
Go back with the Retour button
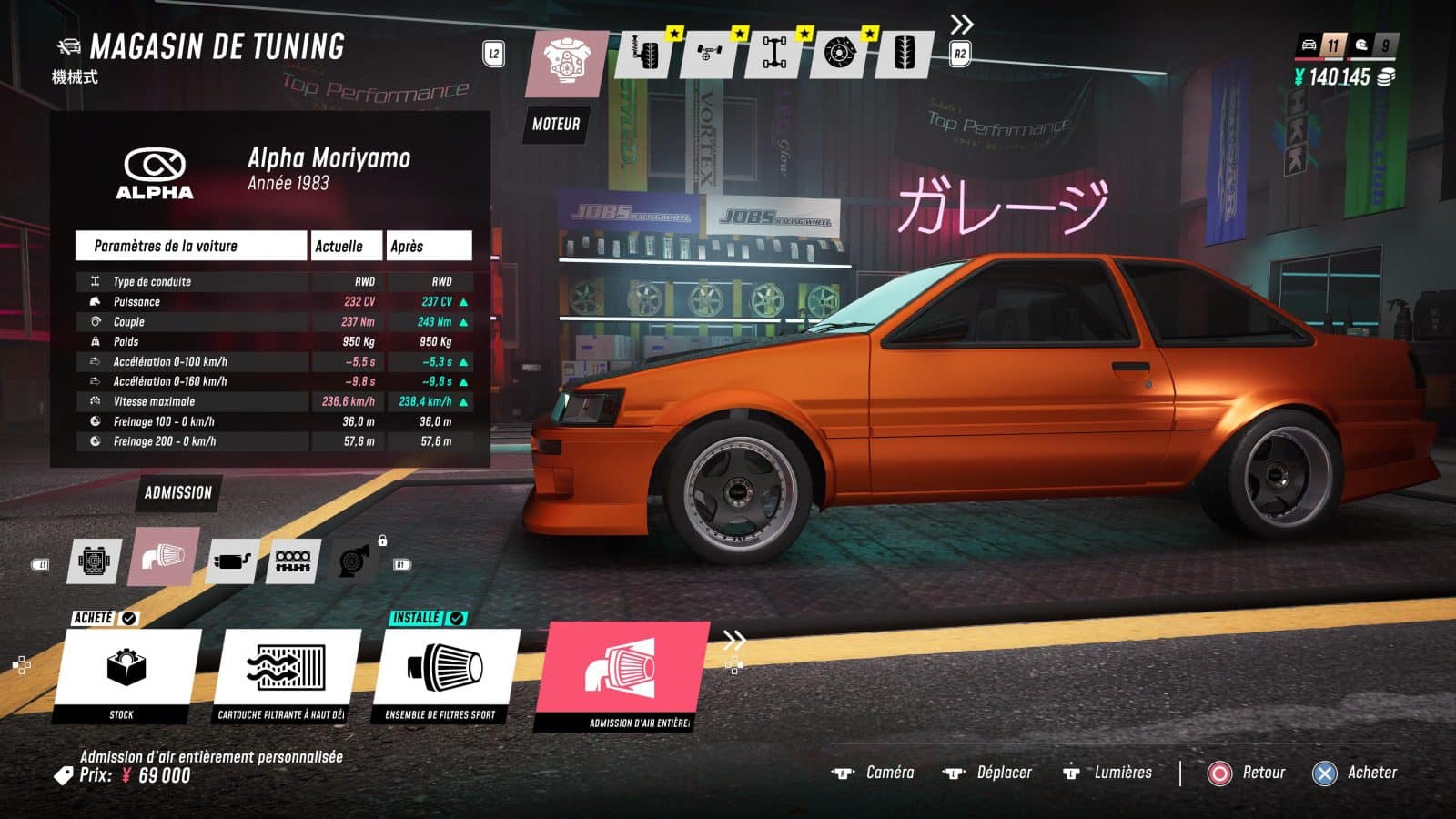click(x=1247, y=773)
